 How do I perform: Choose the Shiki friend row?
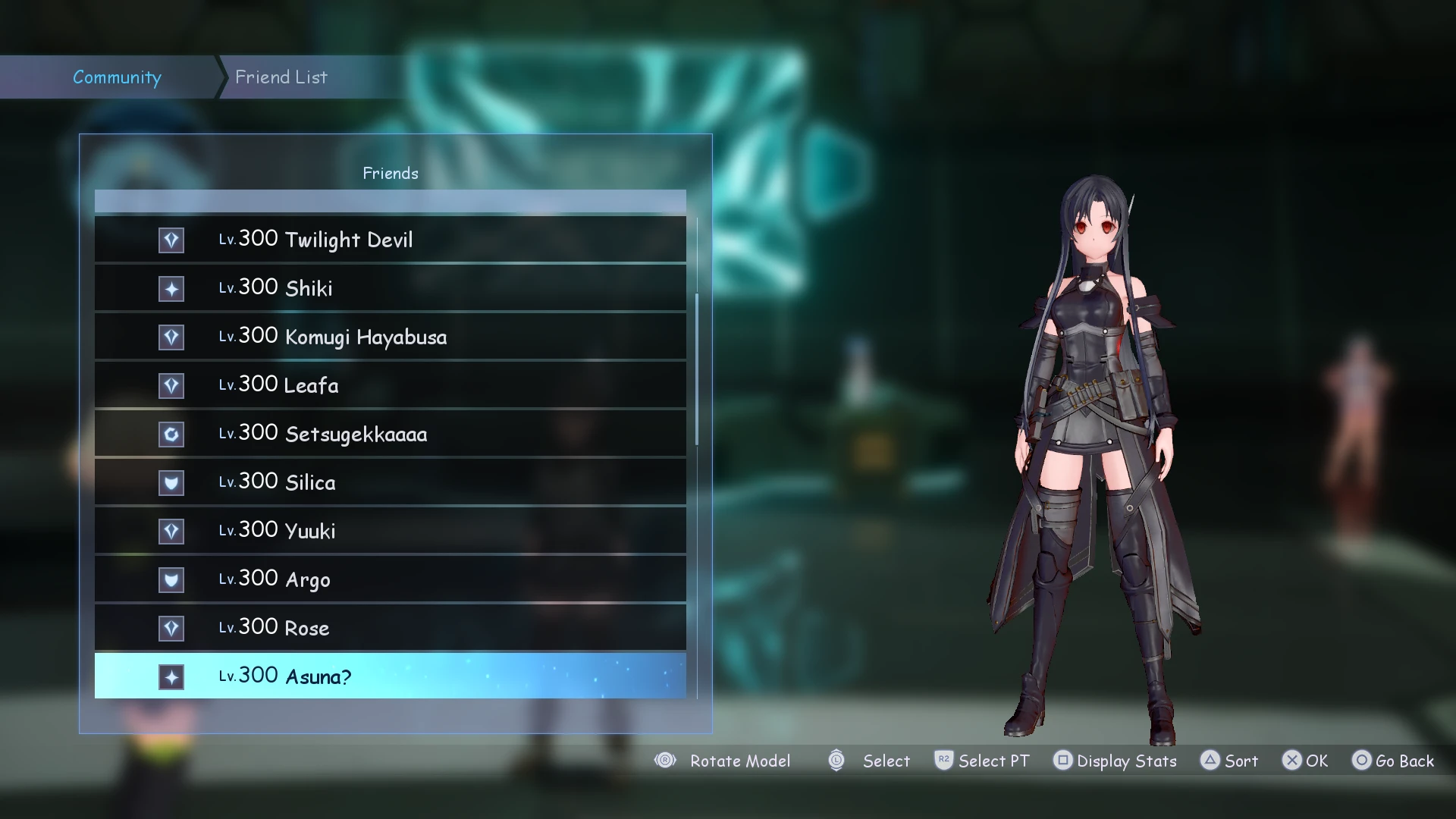coord(390,288)
